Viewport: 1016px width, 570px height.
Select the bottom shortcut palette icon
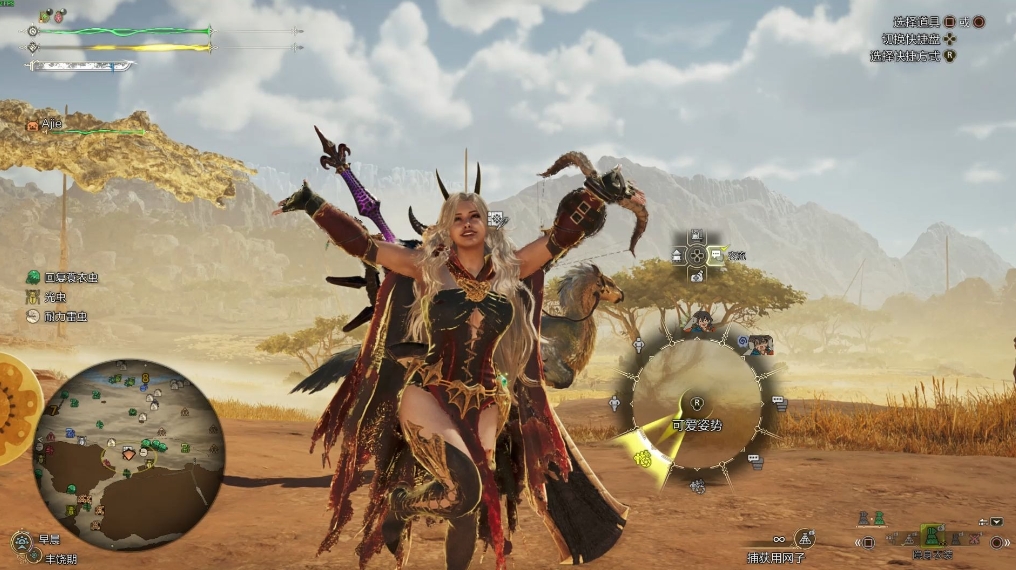tap(697, 275)
